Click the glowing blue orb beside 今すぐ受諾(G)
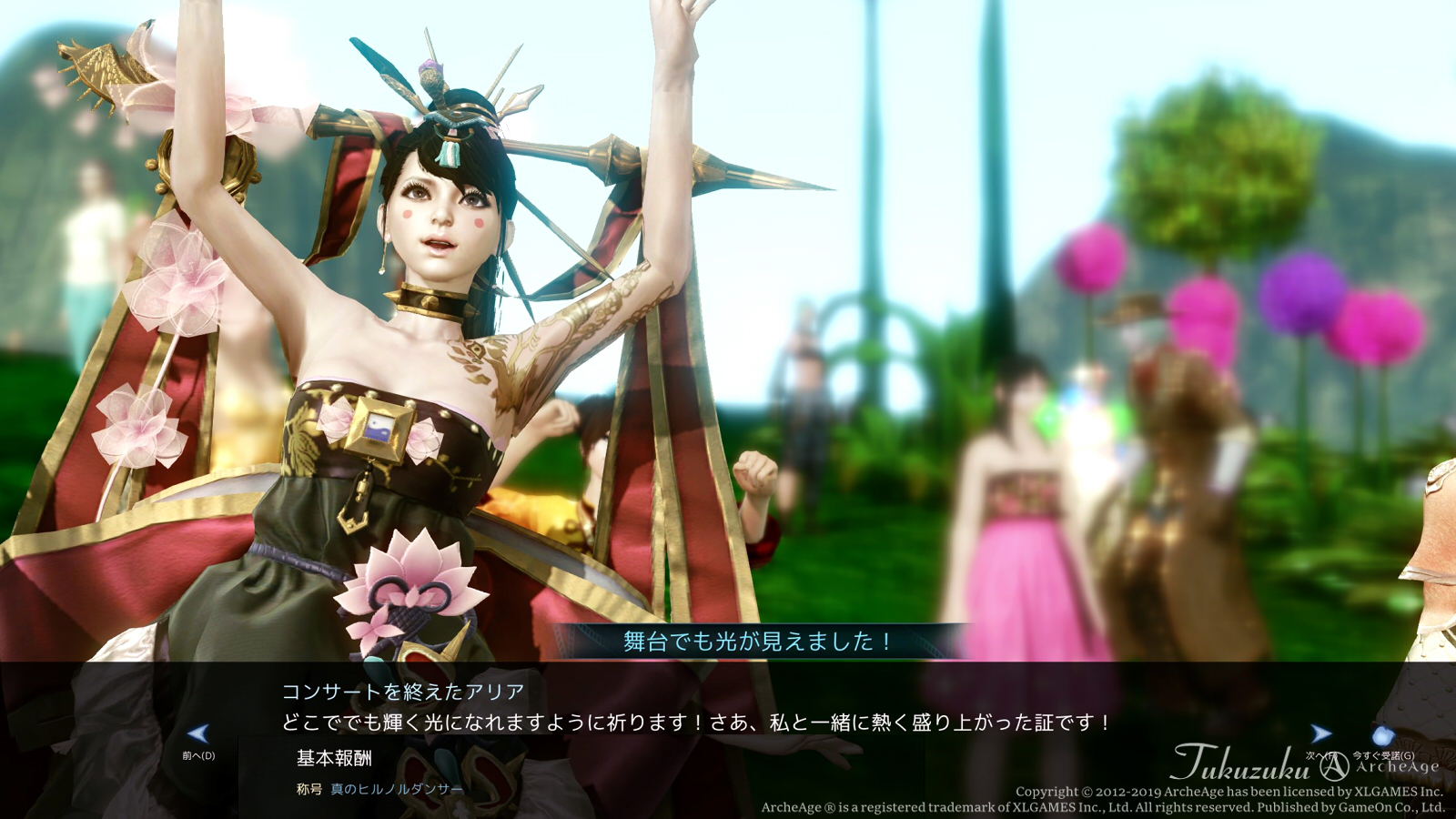1456x819 pixels. coord(1382,736)
